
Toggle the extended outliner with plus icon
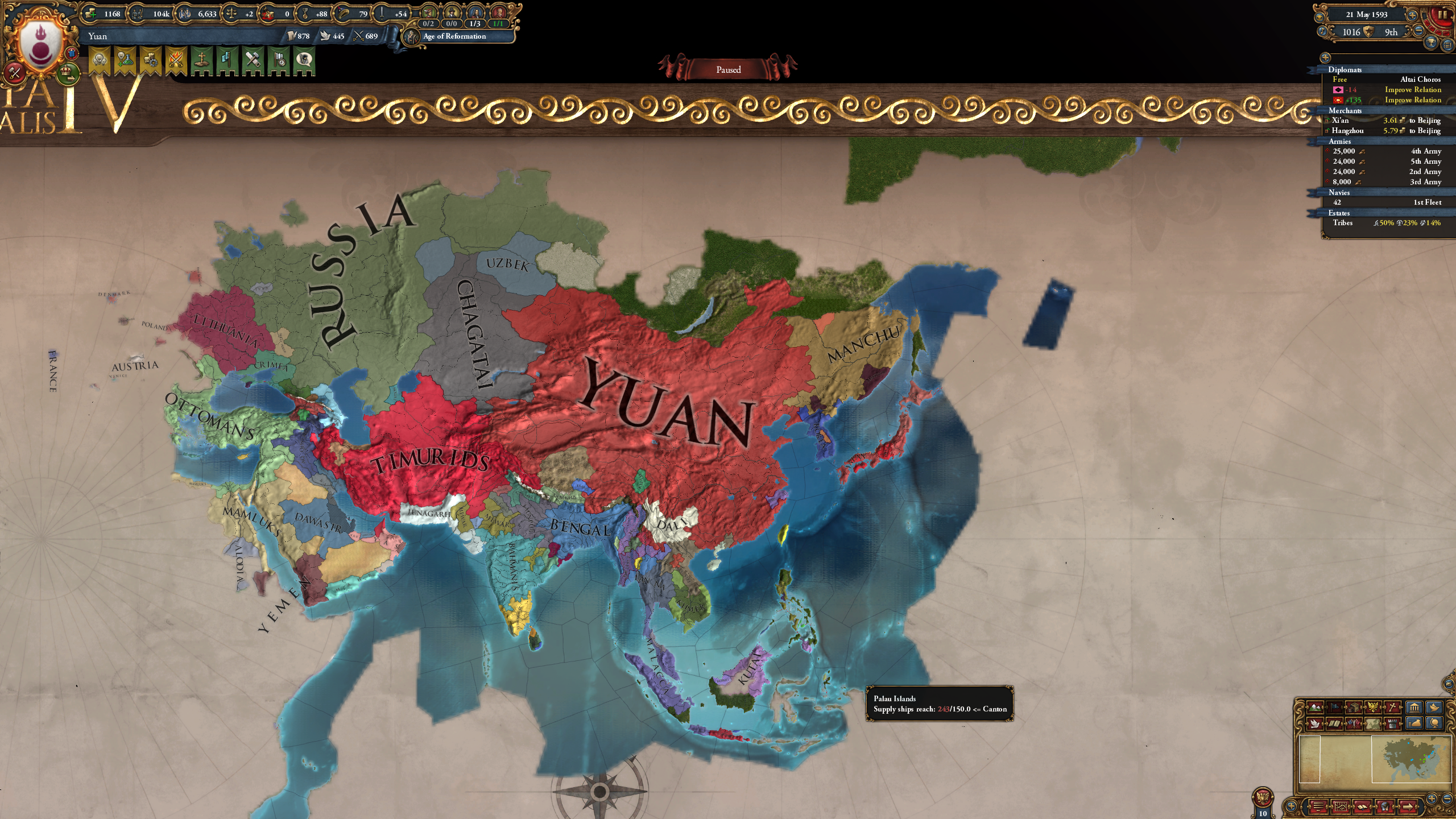coord(1325,57)
